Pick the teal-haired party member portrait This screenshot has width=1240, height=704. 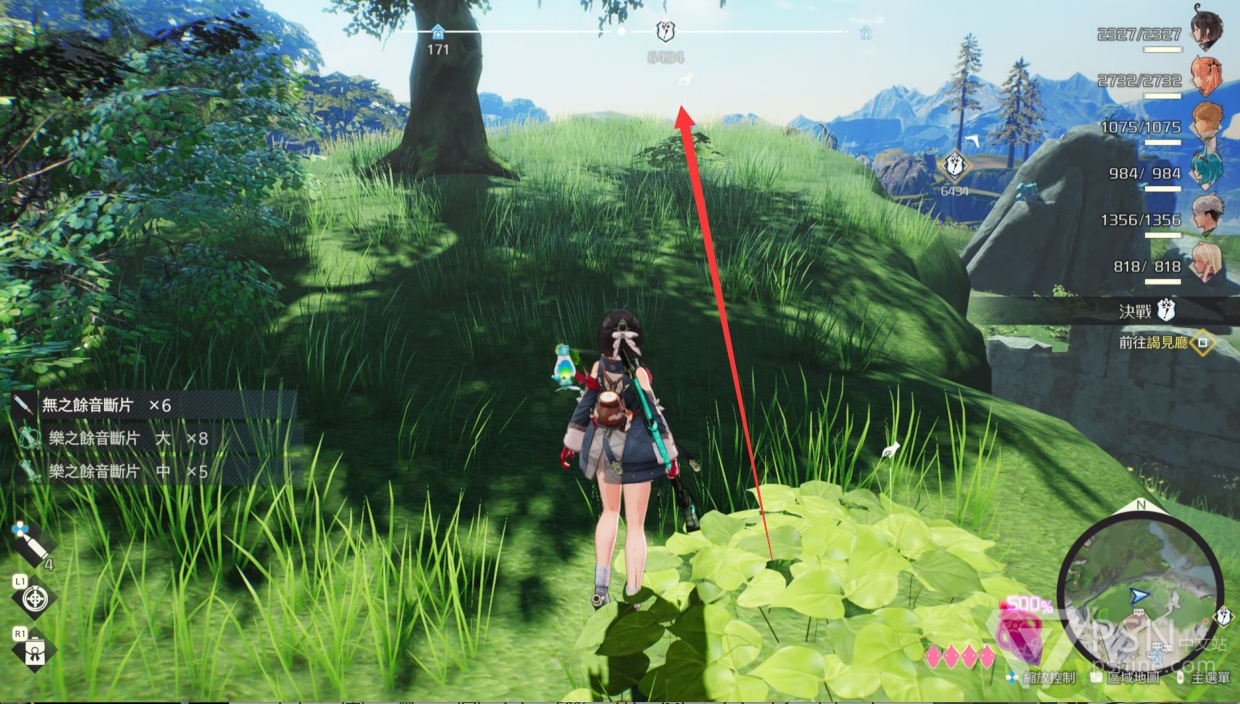[x=1207, y=170]
